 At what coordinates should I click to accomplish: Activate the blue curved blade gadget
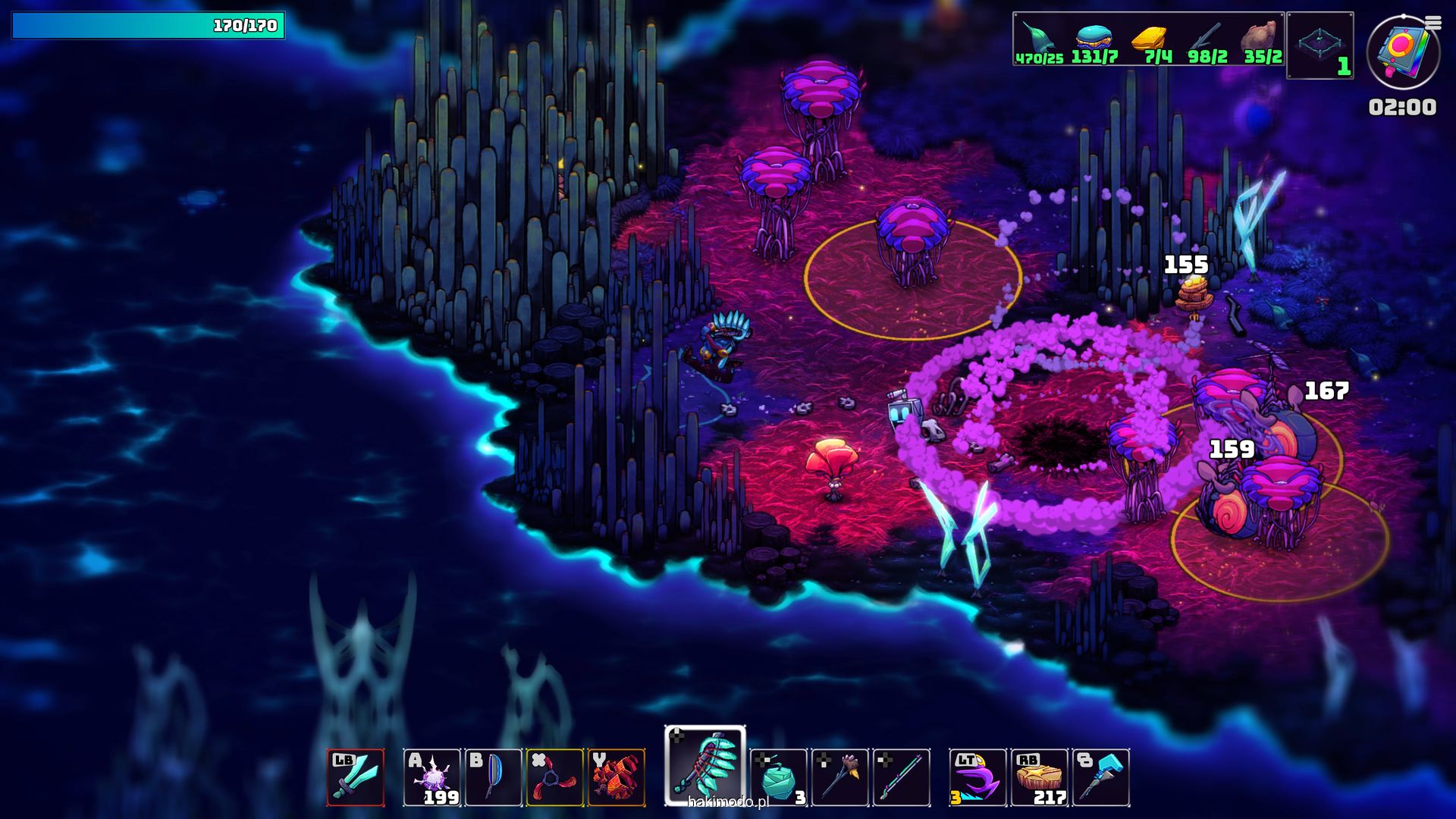[x=493, y=777]
